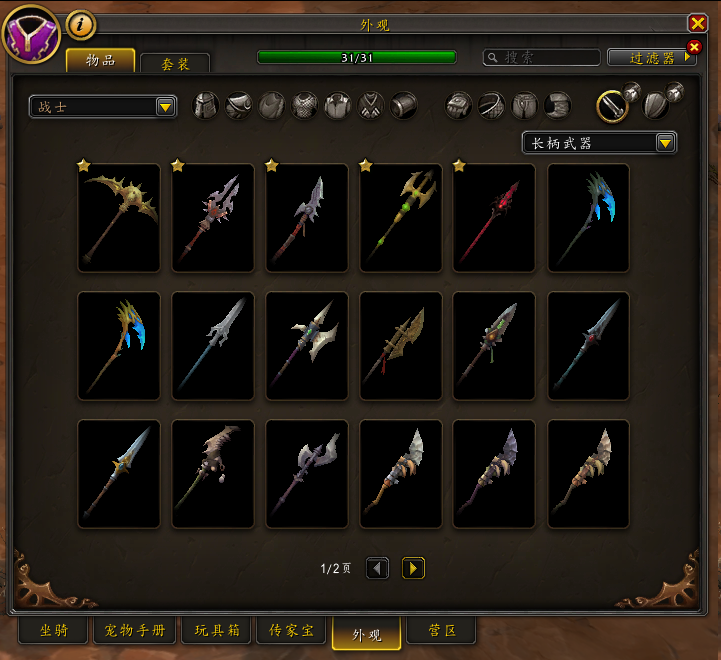This screenshot has width=721, height=660.
Task: Select the 物品 items tab
Action: pyautogui.click(x=100, y=60)
